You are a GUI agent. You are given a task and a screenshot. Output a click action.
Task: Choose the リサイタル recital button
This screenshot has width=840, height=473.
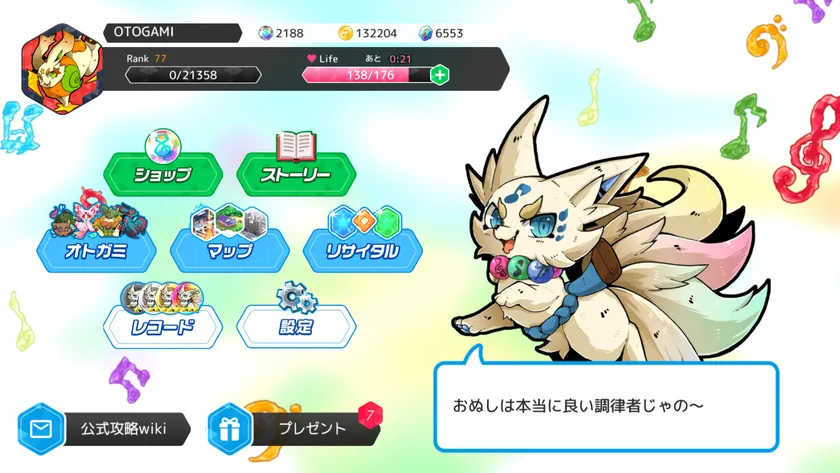[x=363, y=250]
